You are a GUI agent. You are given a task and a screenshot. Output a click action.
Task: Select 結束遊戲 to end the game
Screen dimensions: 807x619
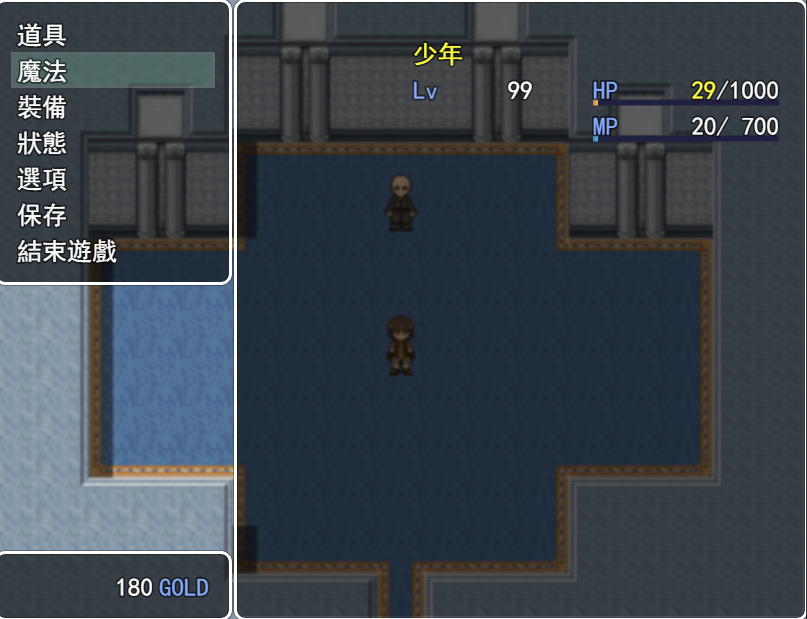[67, 251]
